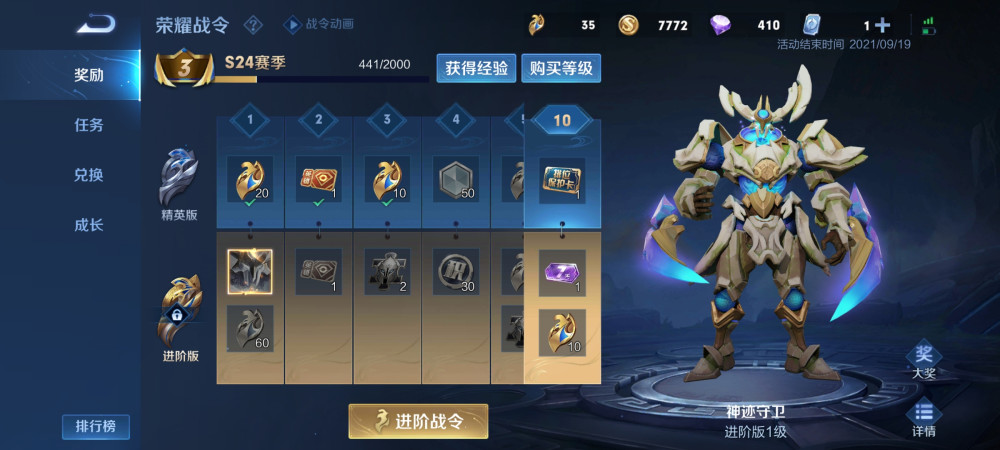Show the 成长 tab
The height and width of the screenshot is (450, 1000).
[89, 225]
